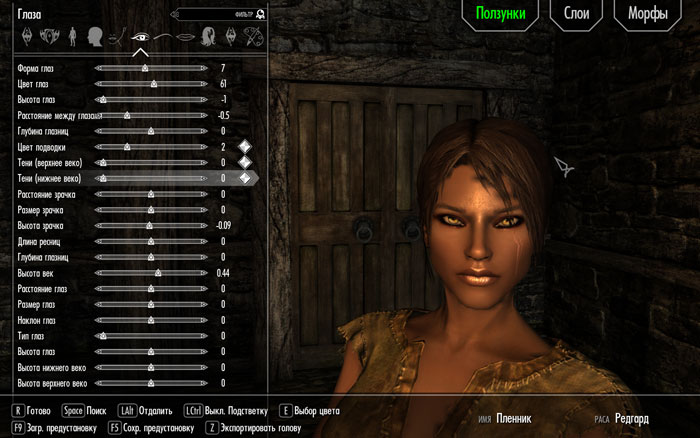
Task: Click the Цвет подводки diamond color button
Action: coord(244,147)
